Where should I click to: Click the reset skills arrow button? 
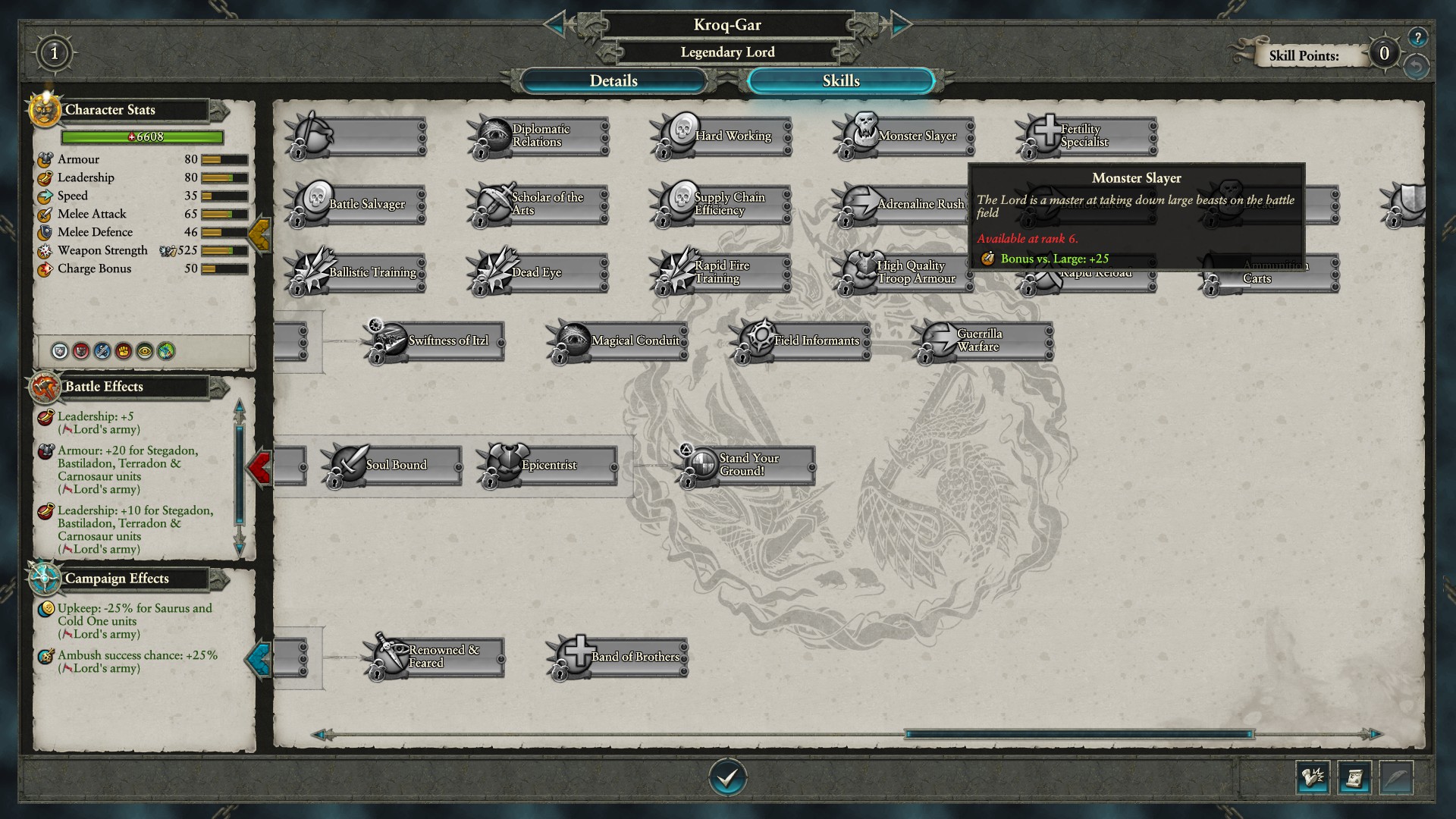[1415, 67]
